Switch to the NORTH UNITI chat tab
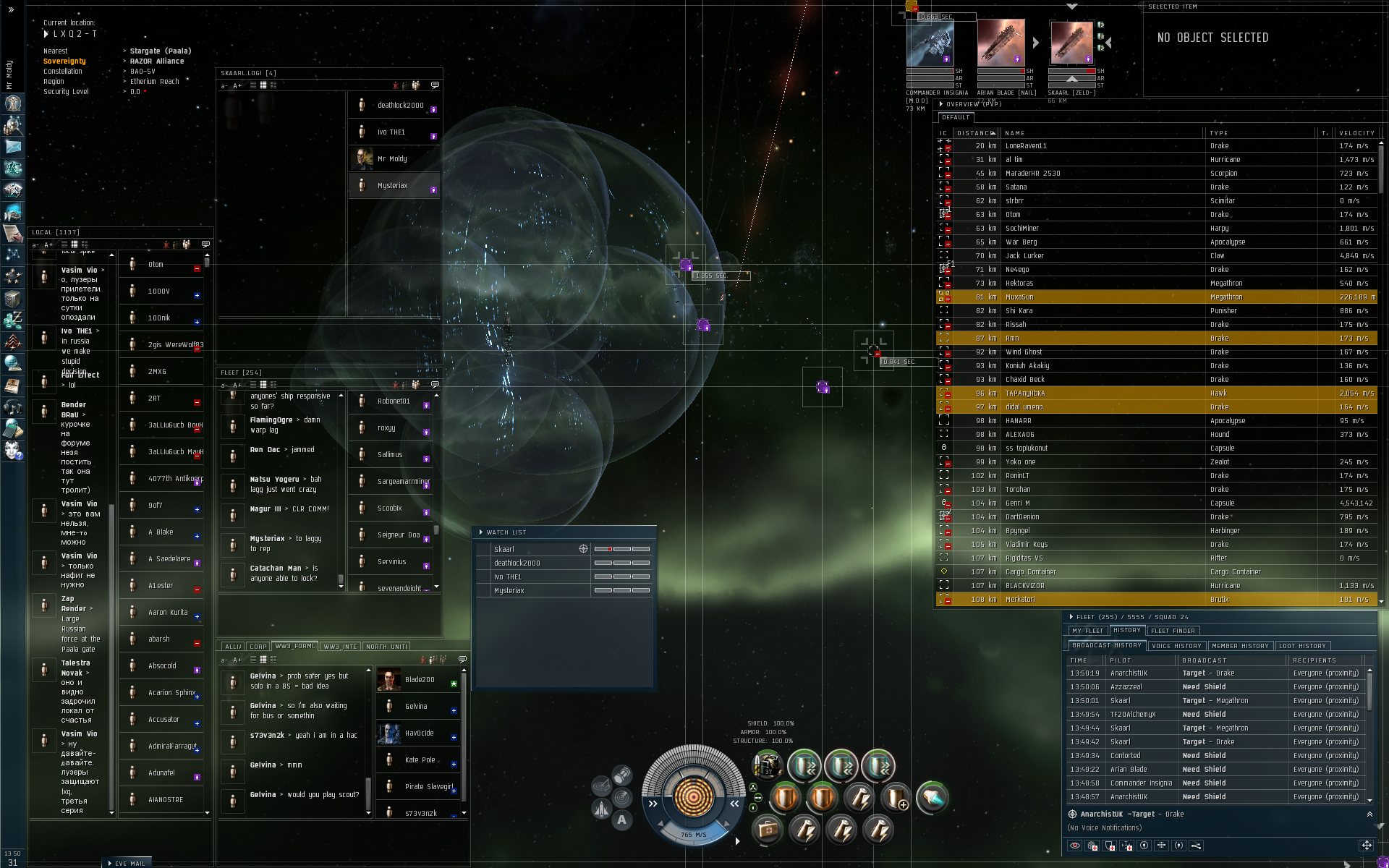 click(386, 647)
